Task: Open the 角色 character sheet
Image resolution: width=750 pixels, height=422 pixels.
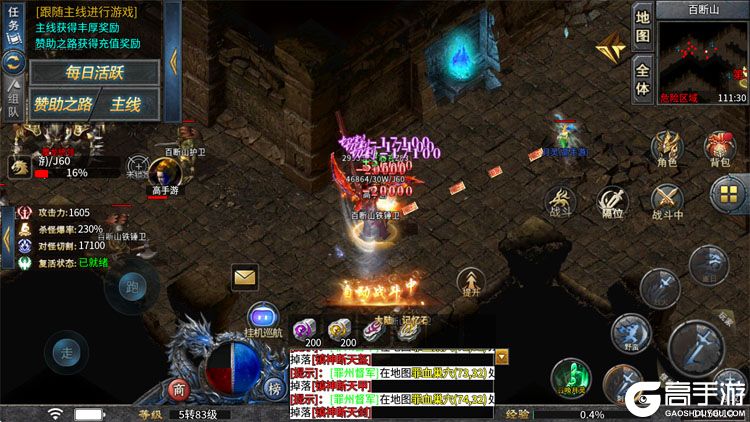Action: 666,148
